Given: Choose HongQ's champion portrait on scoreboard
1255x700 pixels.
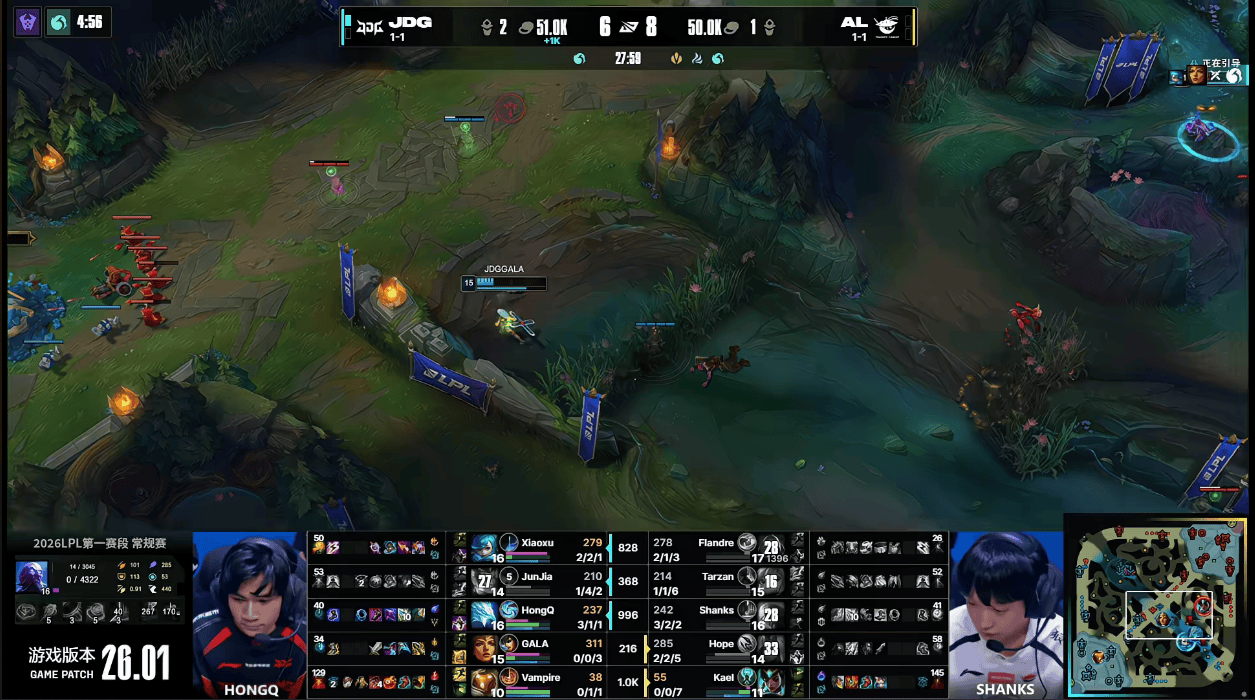Looking at the screenshot, I should pyautogui.click(x=485, y=615).
